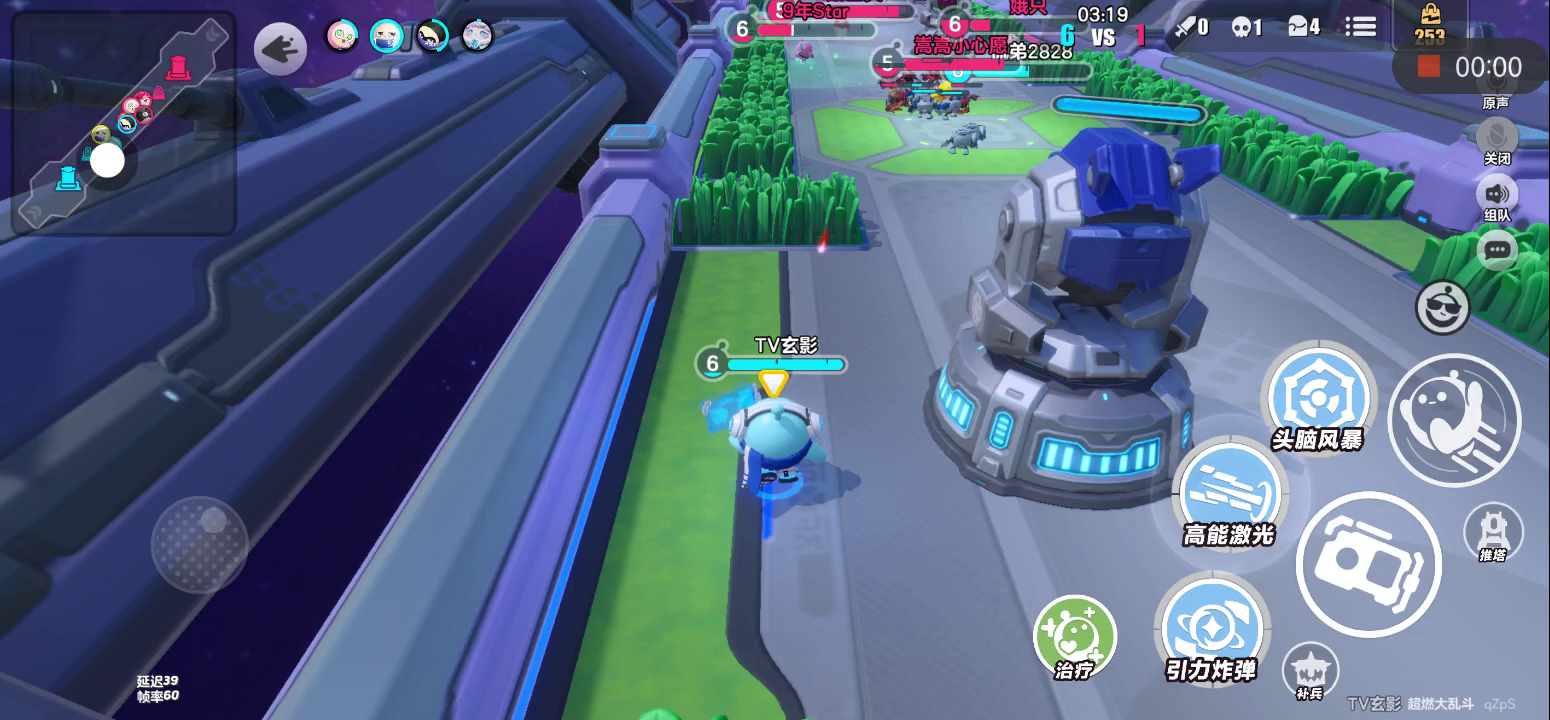1550x720 pixels.
Task: Toggle the 关闭 microphone button
Action: [x=1496, y=137]
